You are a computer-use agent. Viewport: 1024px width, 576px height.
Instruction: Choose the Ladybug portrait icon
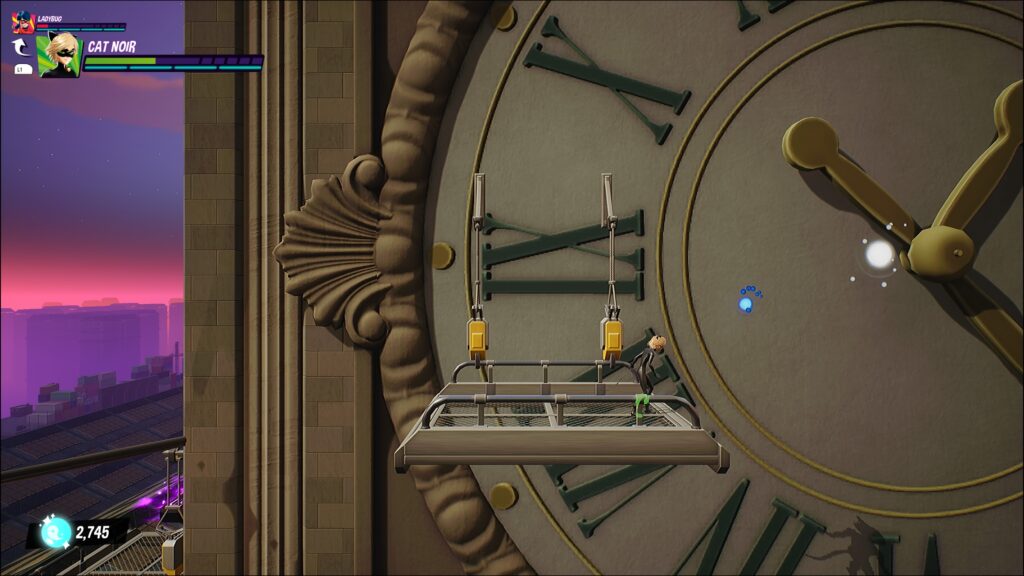[x=23, y=22]
